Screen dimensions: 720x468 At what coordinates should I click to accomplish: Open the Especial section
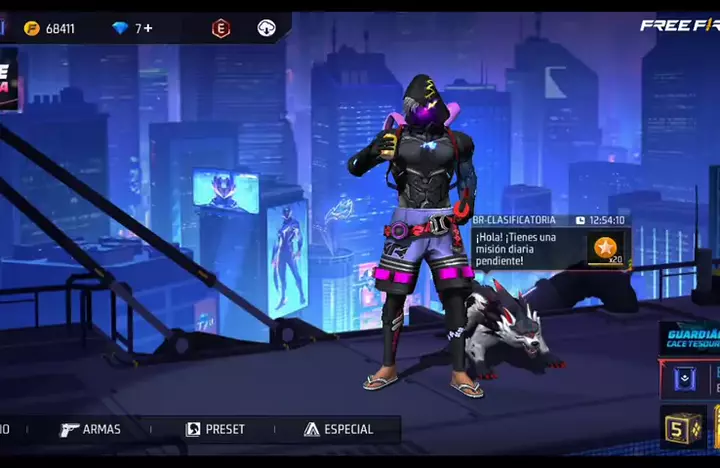tap(339, 429)
